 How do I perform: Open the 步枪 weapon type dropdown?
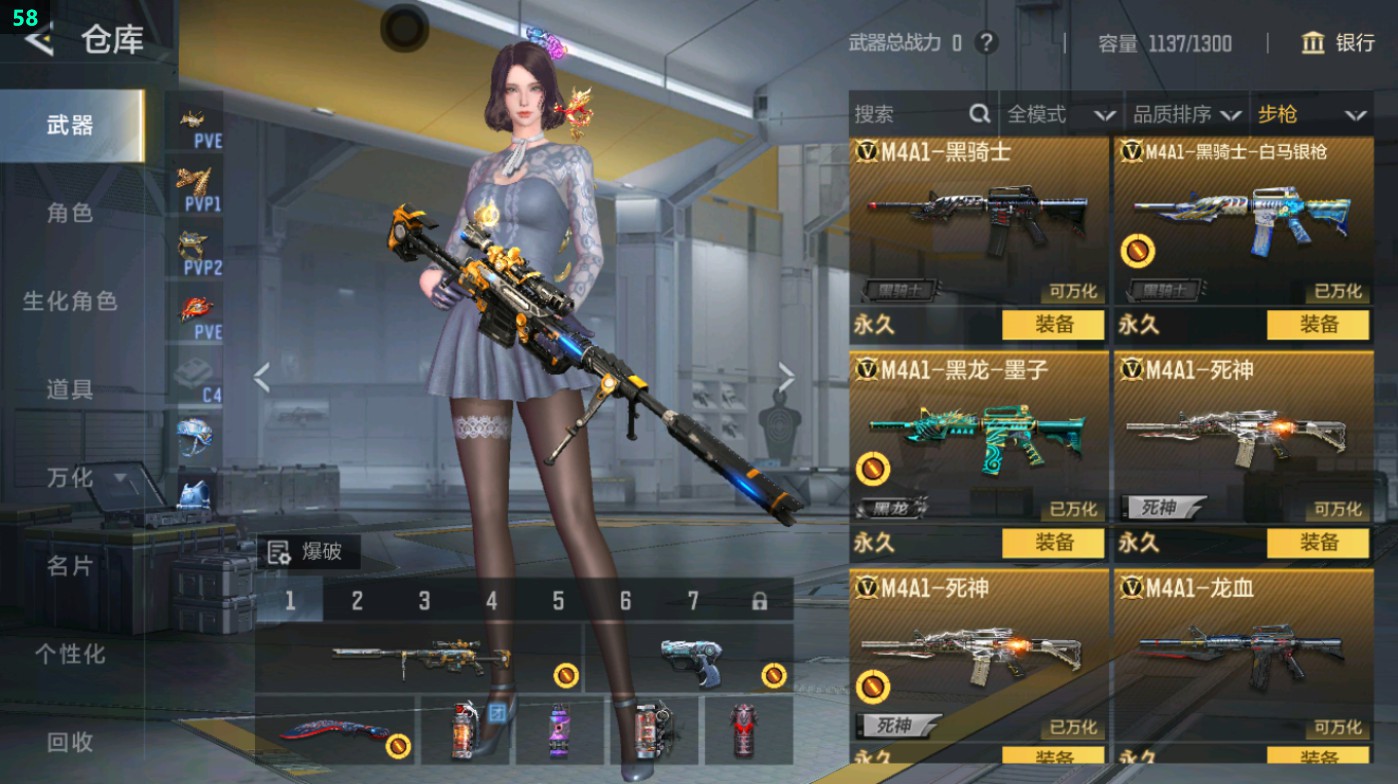[1311, 115]
